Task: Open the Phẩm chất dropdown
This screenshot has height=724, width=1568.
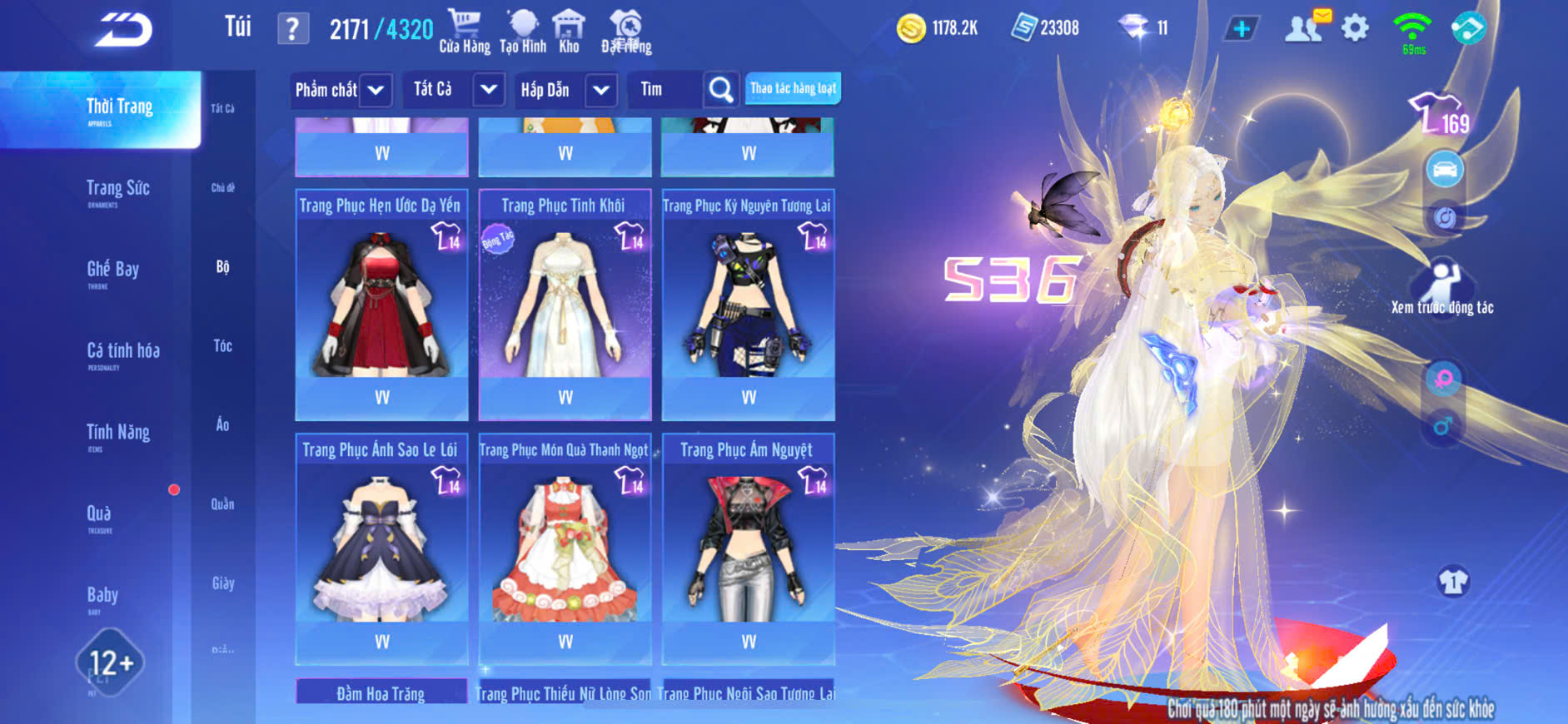Action: tap(341, 90)
